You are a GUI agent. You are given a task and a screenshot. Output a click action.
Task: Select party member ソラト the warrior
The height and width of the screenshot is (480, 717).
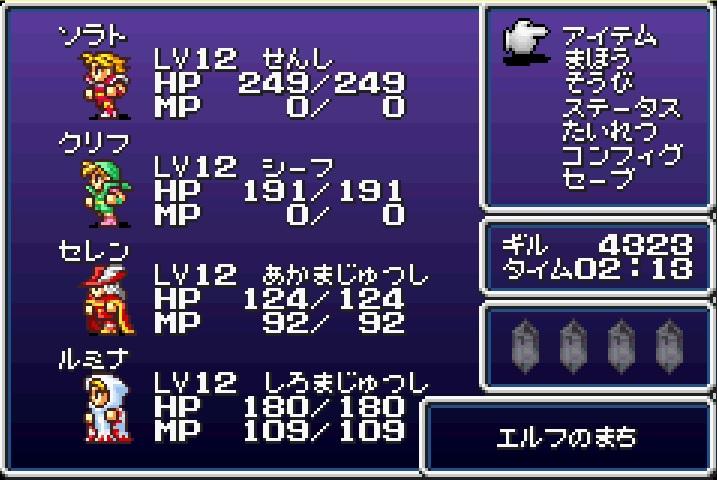click(101, 80)
